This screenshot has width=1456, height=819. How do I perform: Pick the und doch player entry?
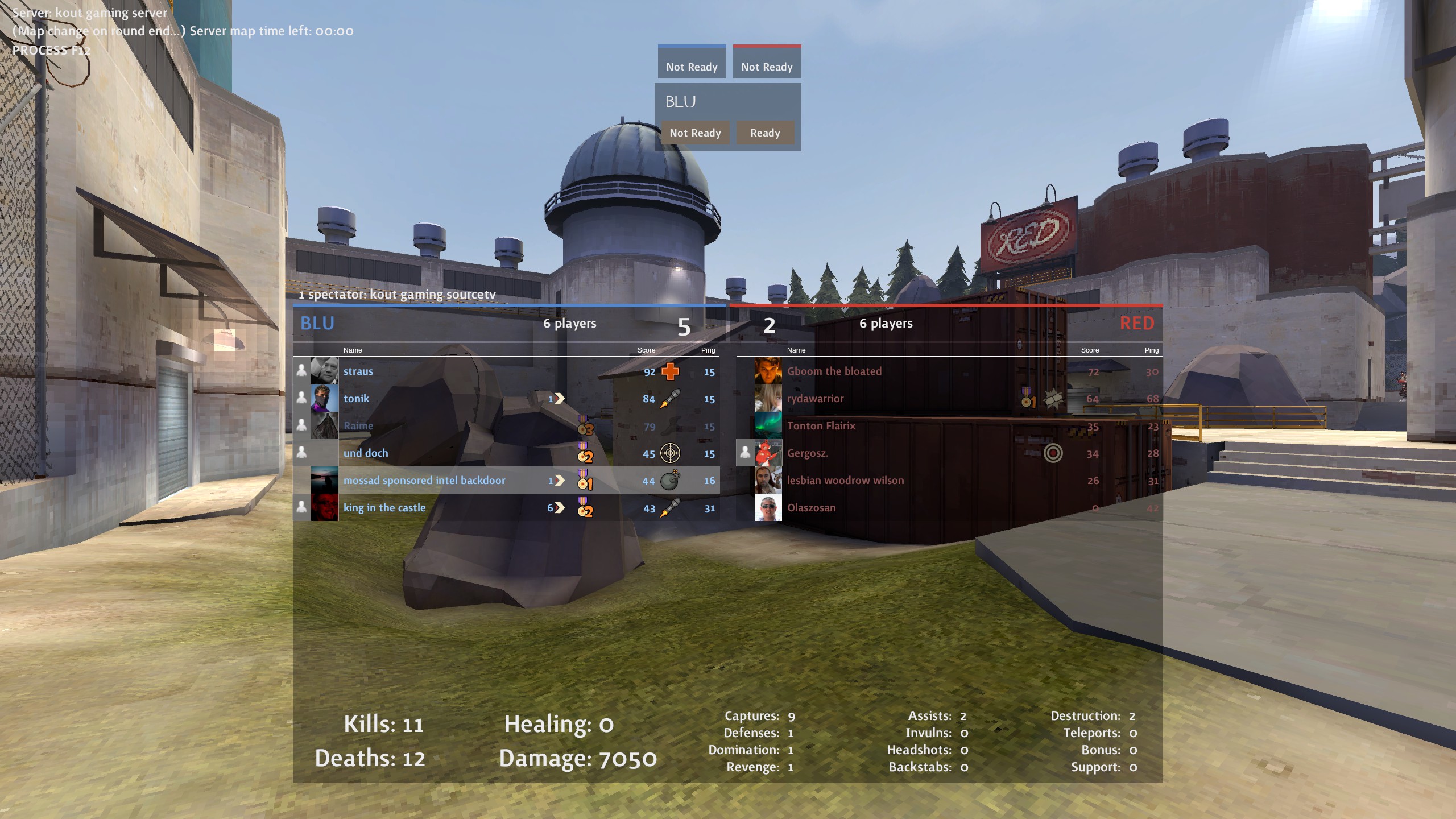pos(366,453)
